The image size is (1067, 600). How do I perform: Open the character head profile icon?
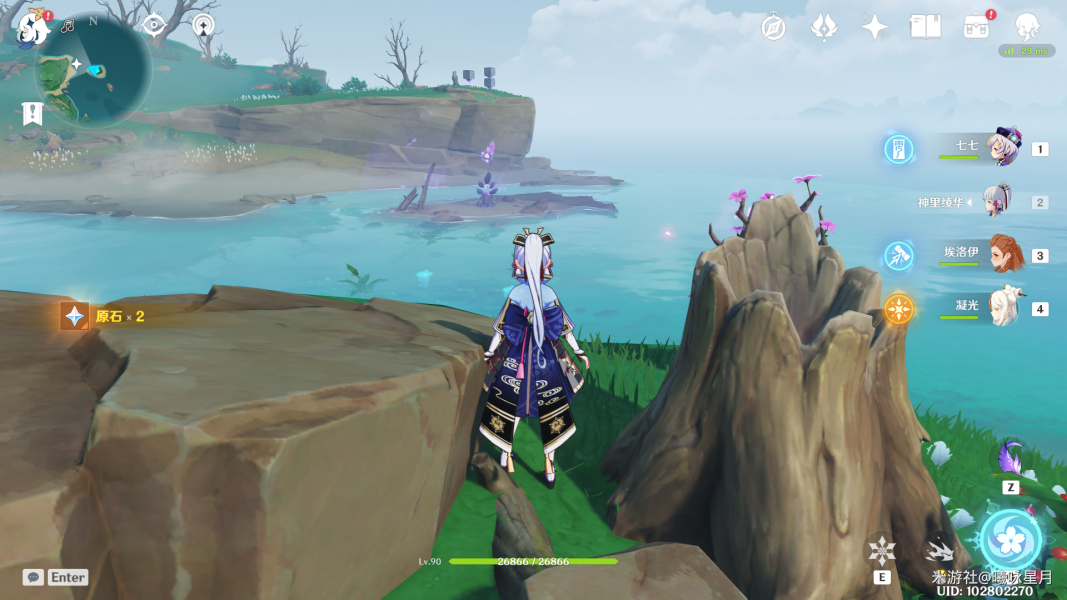pos(1027,26)
